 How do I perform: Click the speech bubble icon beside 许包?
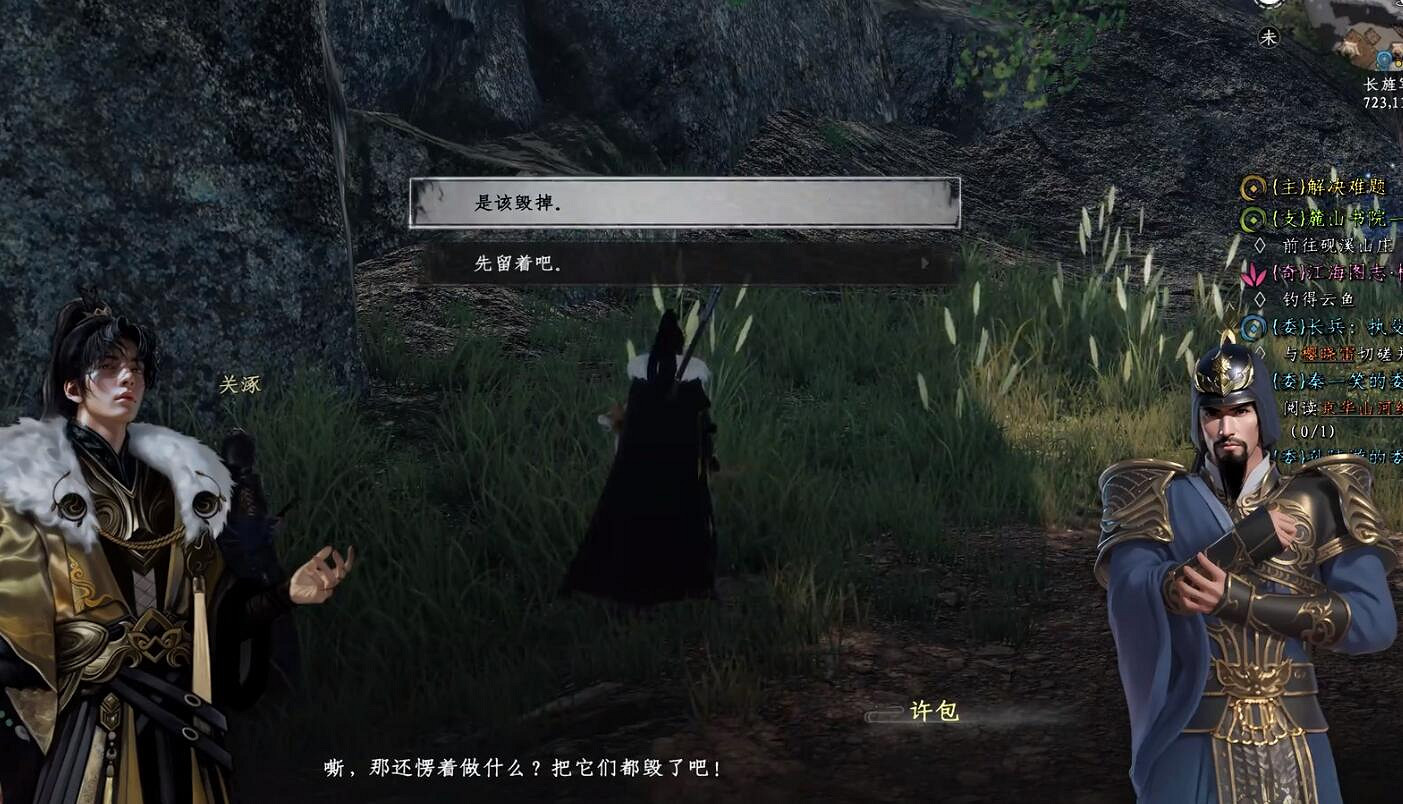click(884, 714)
